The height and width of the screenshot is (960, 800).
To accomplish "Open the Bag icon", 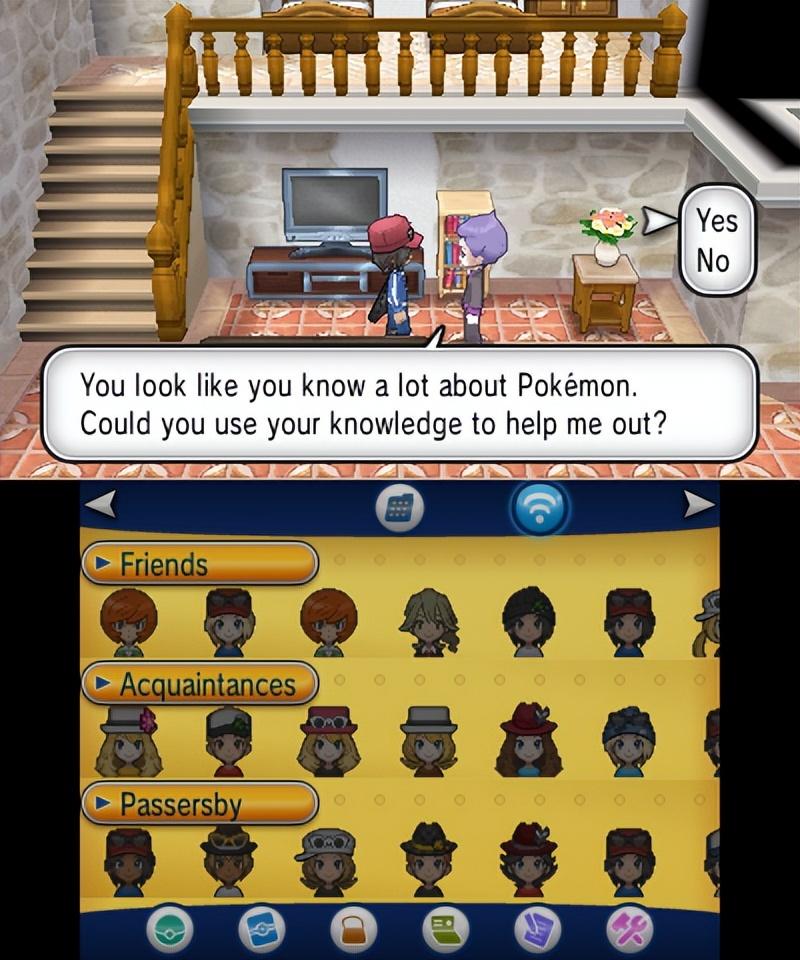I will pyautogui.click(x=353, y=931).
